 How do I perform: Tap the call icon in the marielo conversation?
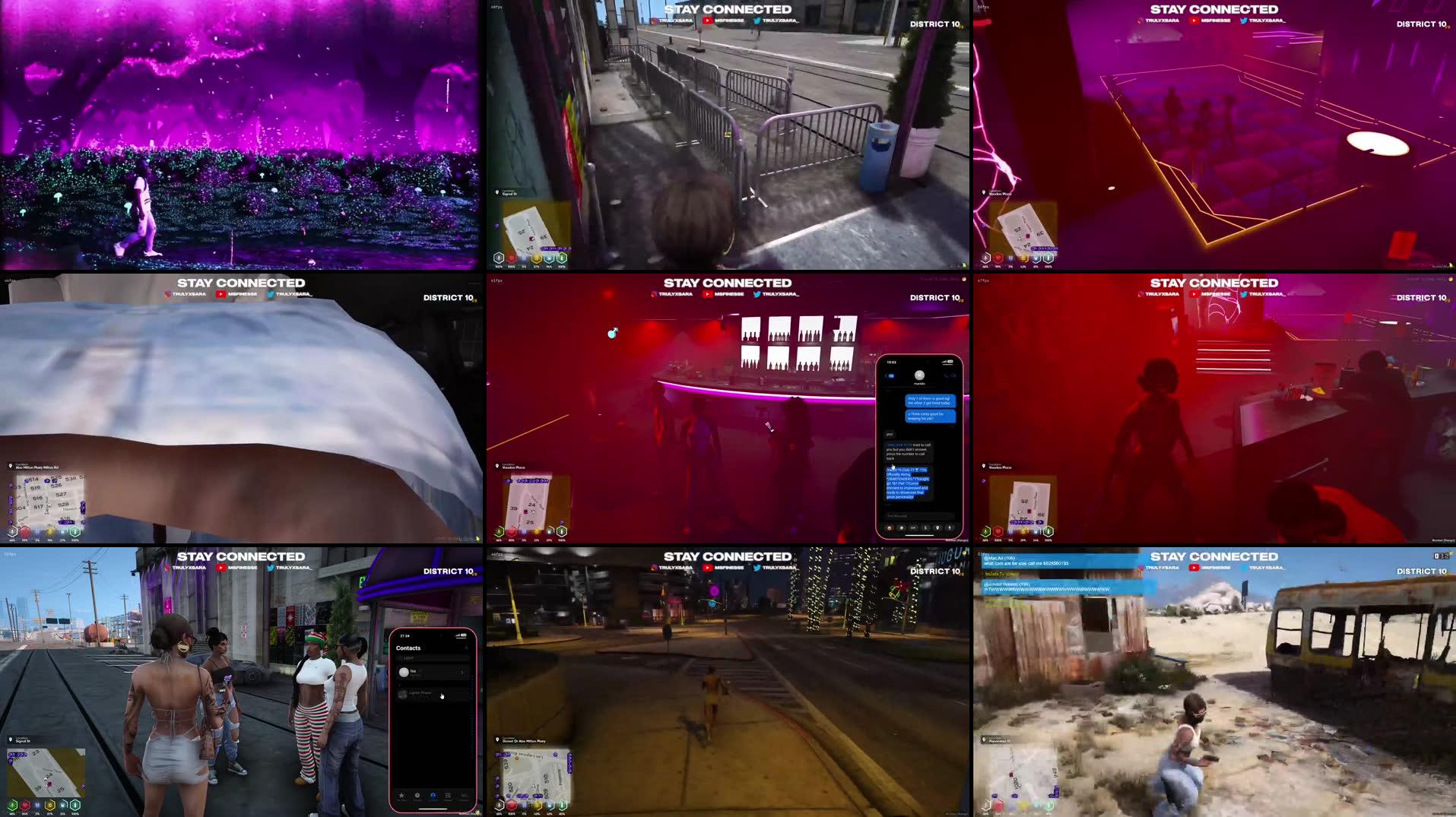click(x=946, y=375)
